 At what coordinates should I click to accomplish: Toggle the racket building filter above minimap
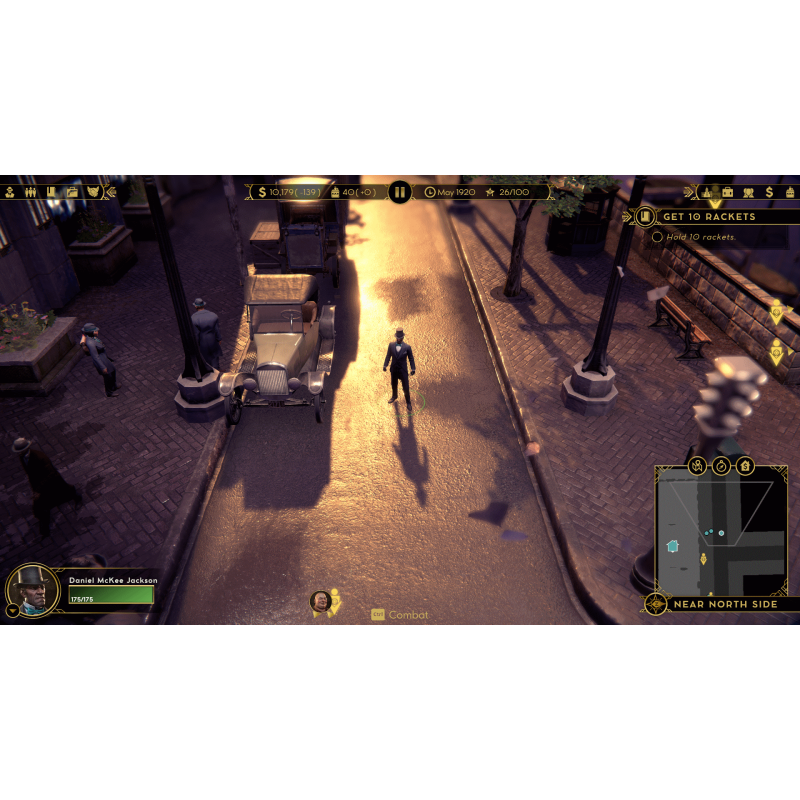(745, 466)
